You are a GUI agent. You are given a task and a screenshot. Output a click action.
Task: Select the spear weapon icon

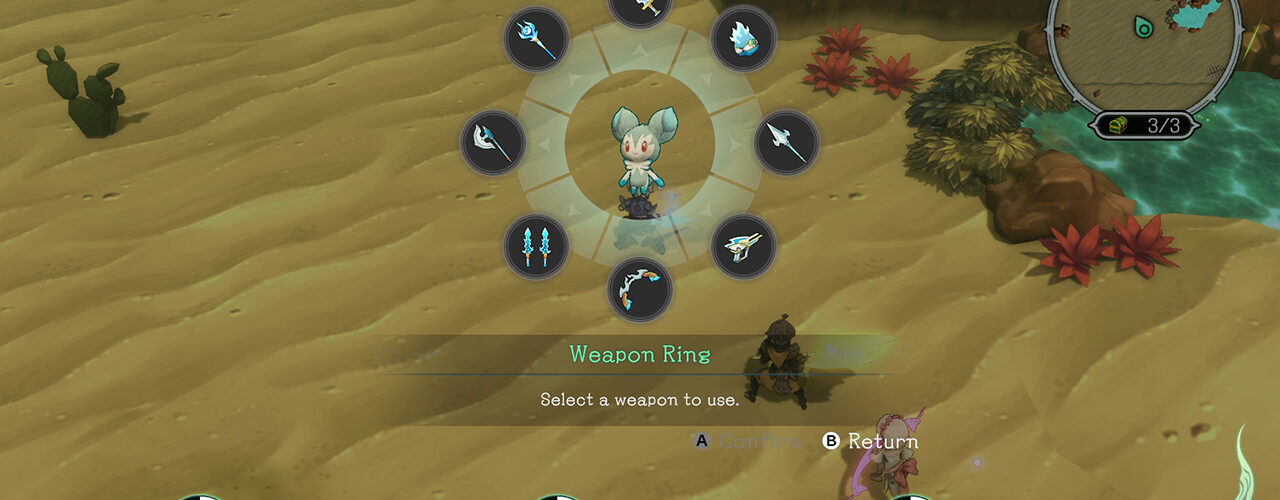pos(786,143)
